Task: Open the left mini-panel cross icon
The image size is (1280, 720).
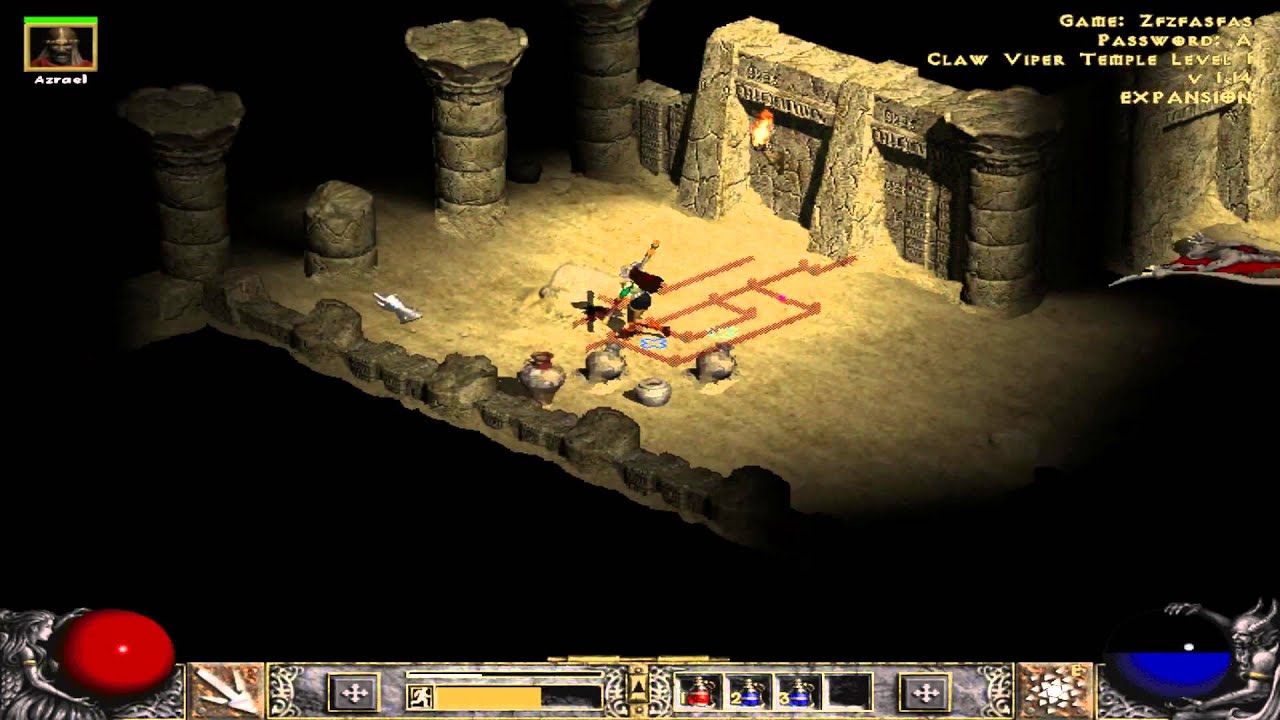Action: coord(351,694)
